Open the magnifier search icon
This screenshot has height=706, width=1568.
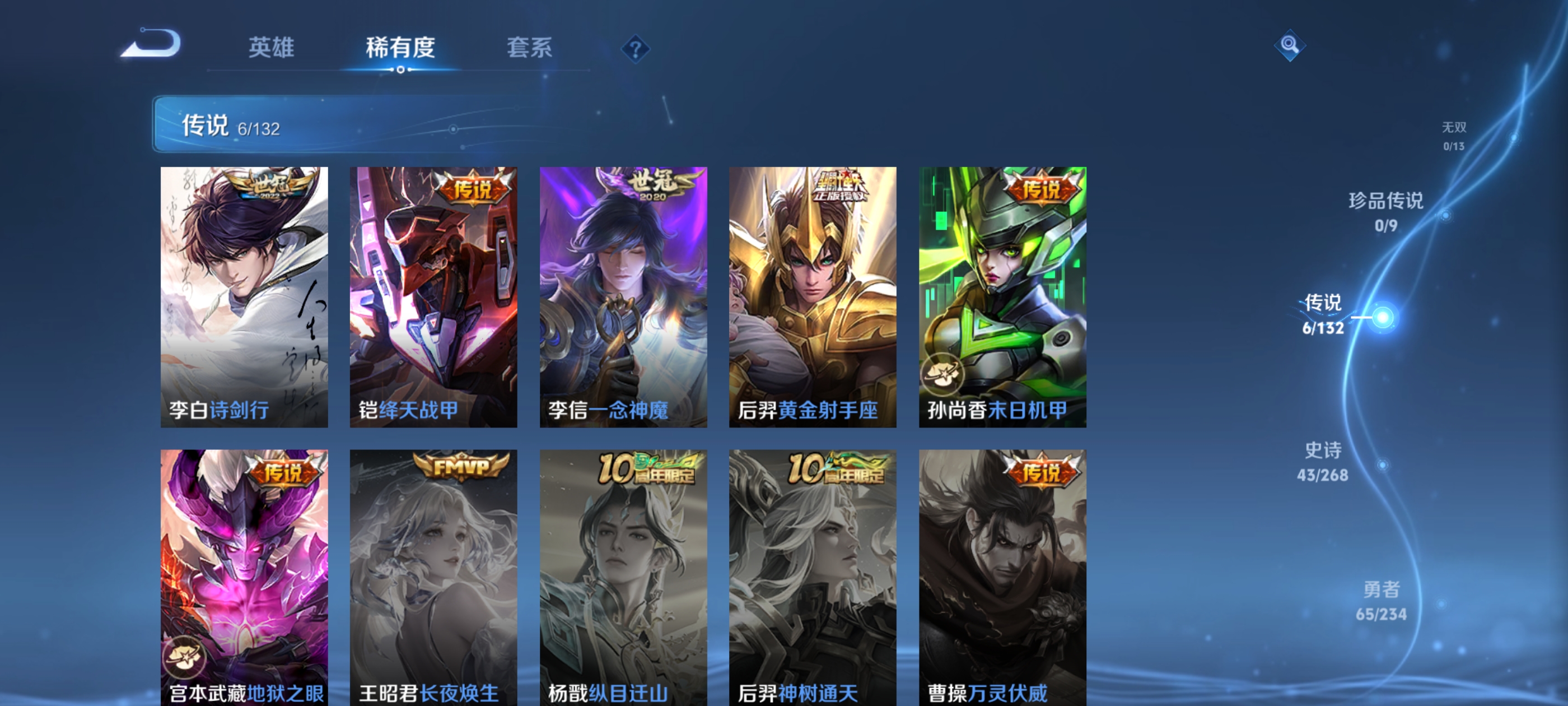[1289, 45]
